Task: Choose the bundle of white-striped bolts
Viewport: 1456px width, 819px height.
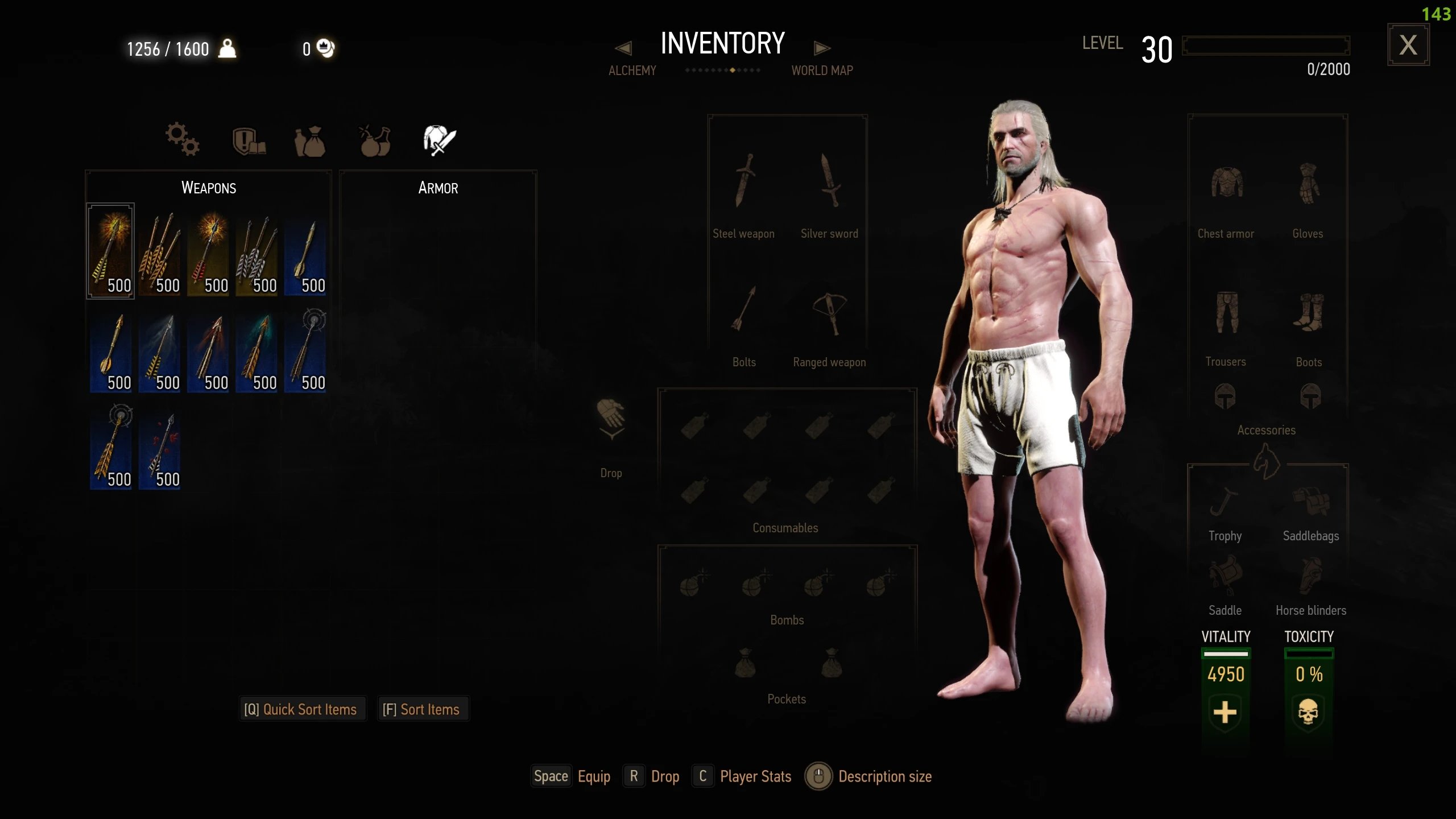Action: [x=257, y=251]
